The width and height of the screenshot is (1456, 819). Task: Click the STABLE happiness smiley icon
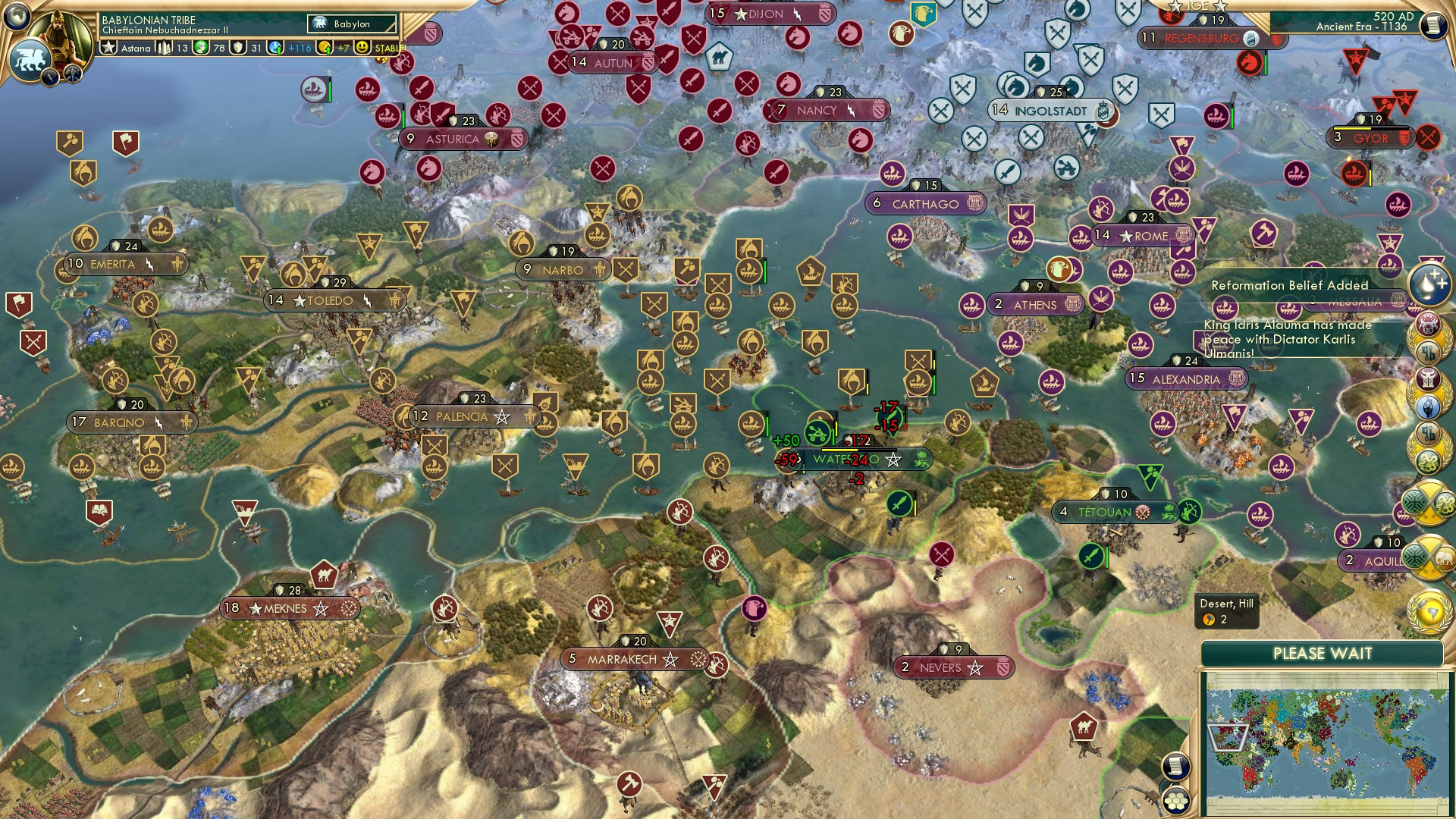pos(362,47)
